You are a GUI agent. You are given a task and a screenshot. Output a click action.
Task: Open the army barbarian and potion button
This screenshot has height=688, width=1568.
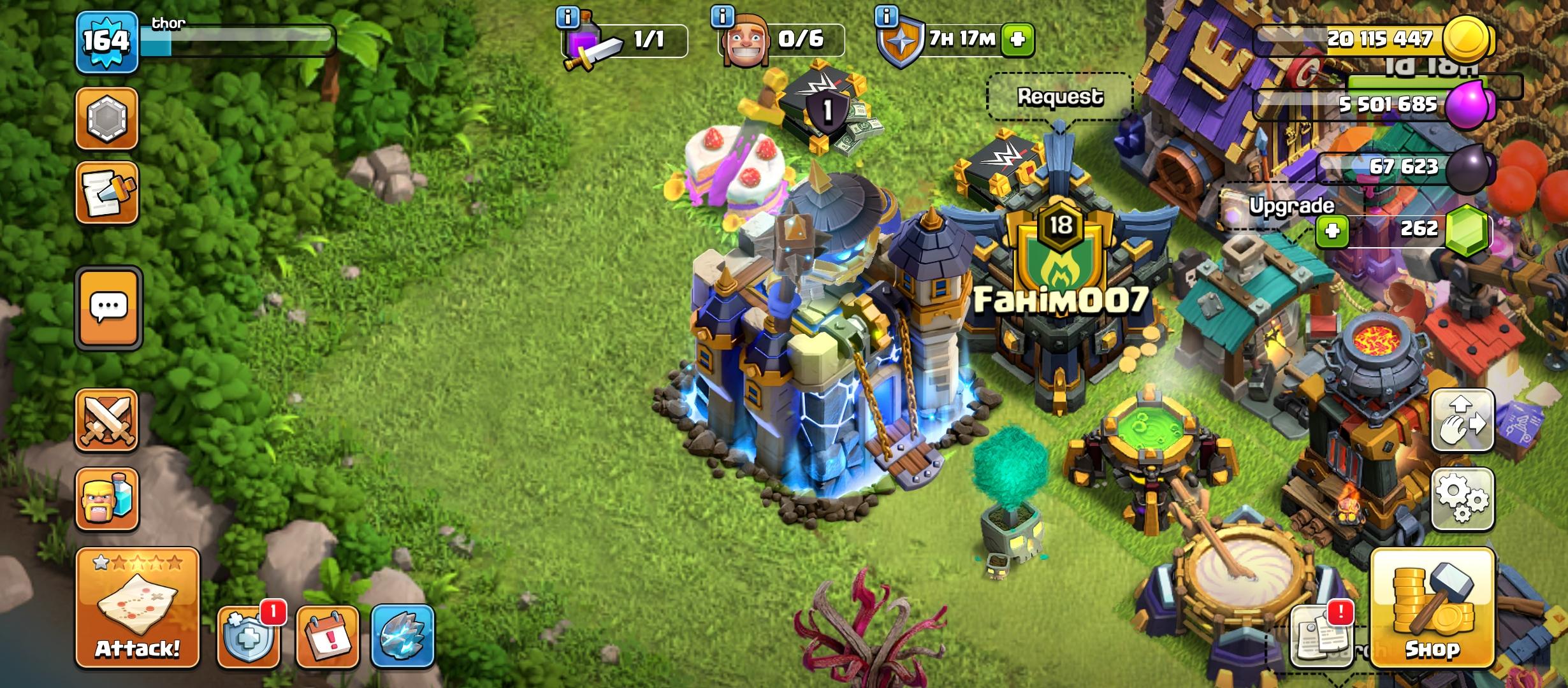click(x=107, y=499)
